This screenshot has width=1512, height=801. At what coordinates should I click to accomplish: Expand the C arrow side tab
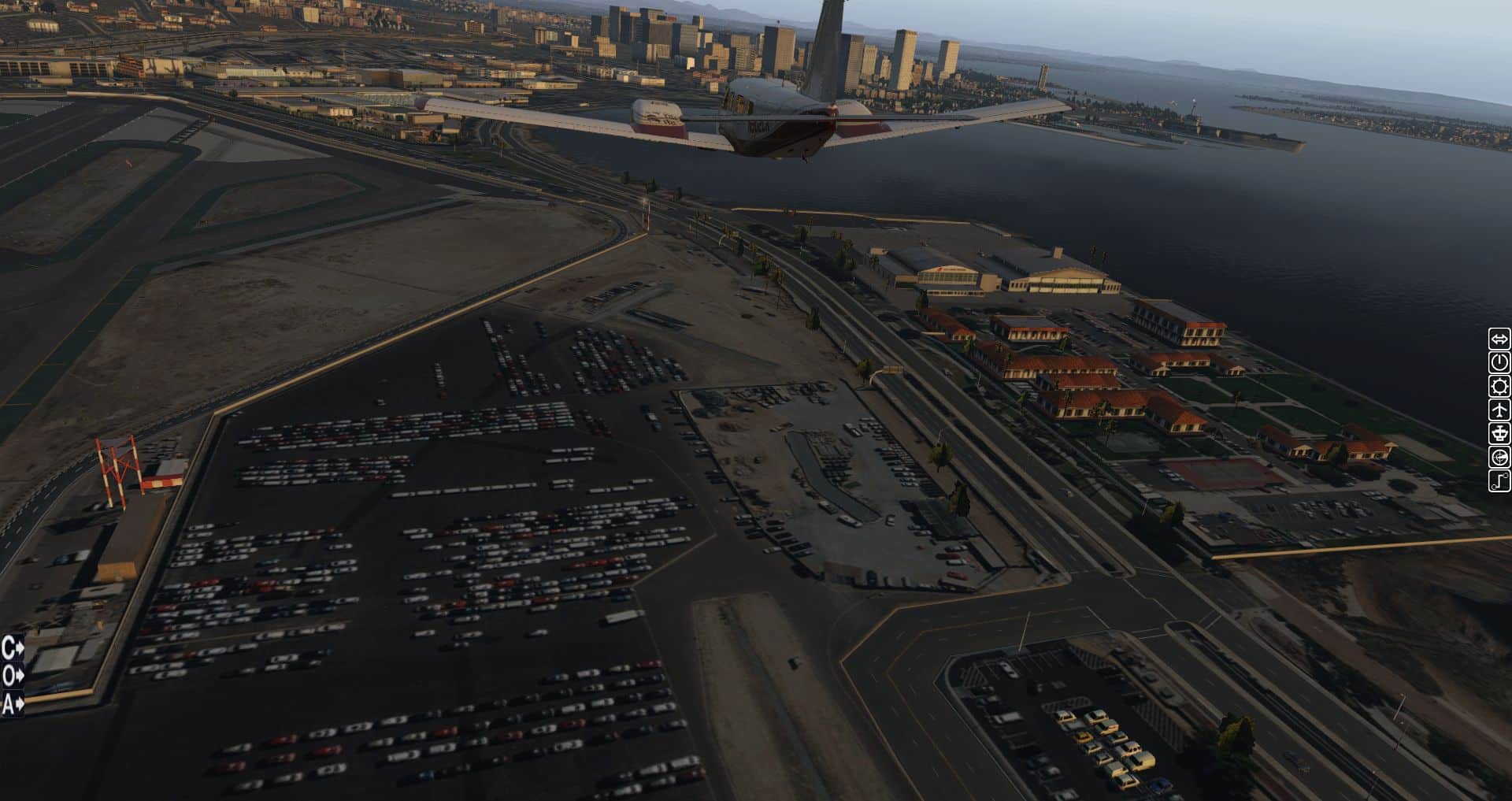13,648
